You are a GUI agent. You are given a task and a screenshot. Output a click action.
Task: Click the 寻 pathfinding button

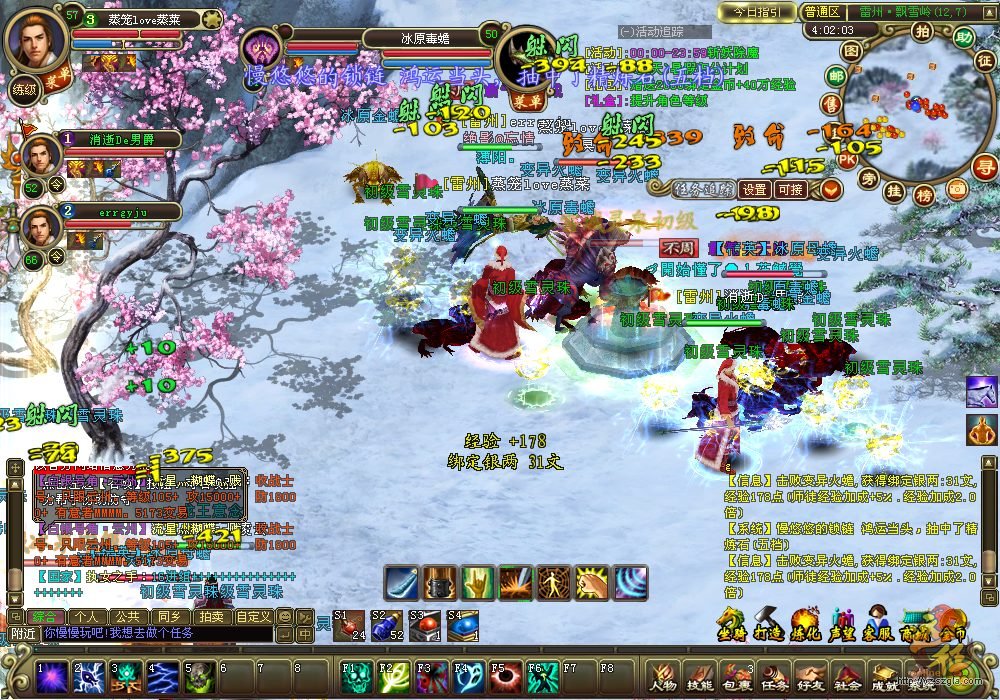tap(985, 166)
